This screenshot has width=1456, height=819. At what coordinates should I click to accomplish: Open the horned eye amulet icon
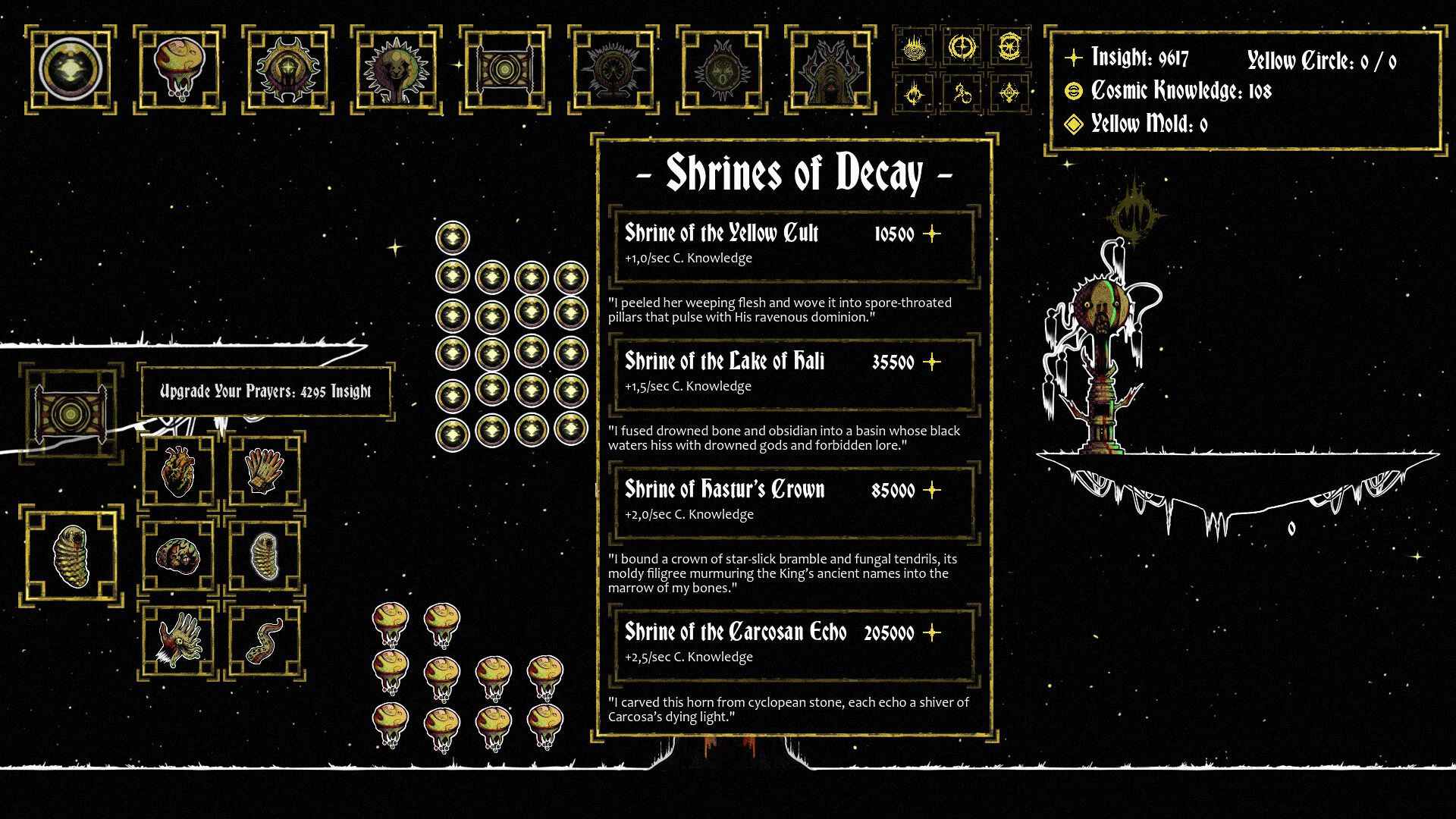point(287,70)
